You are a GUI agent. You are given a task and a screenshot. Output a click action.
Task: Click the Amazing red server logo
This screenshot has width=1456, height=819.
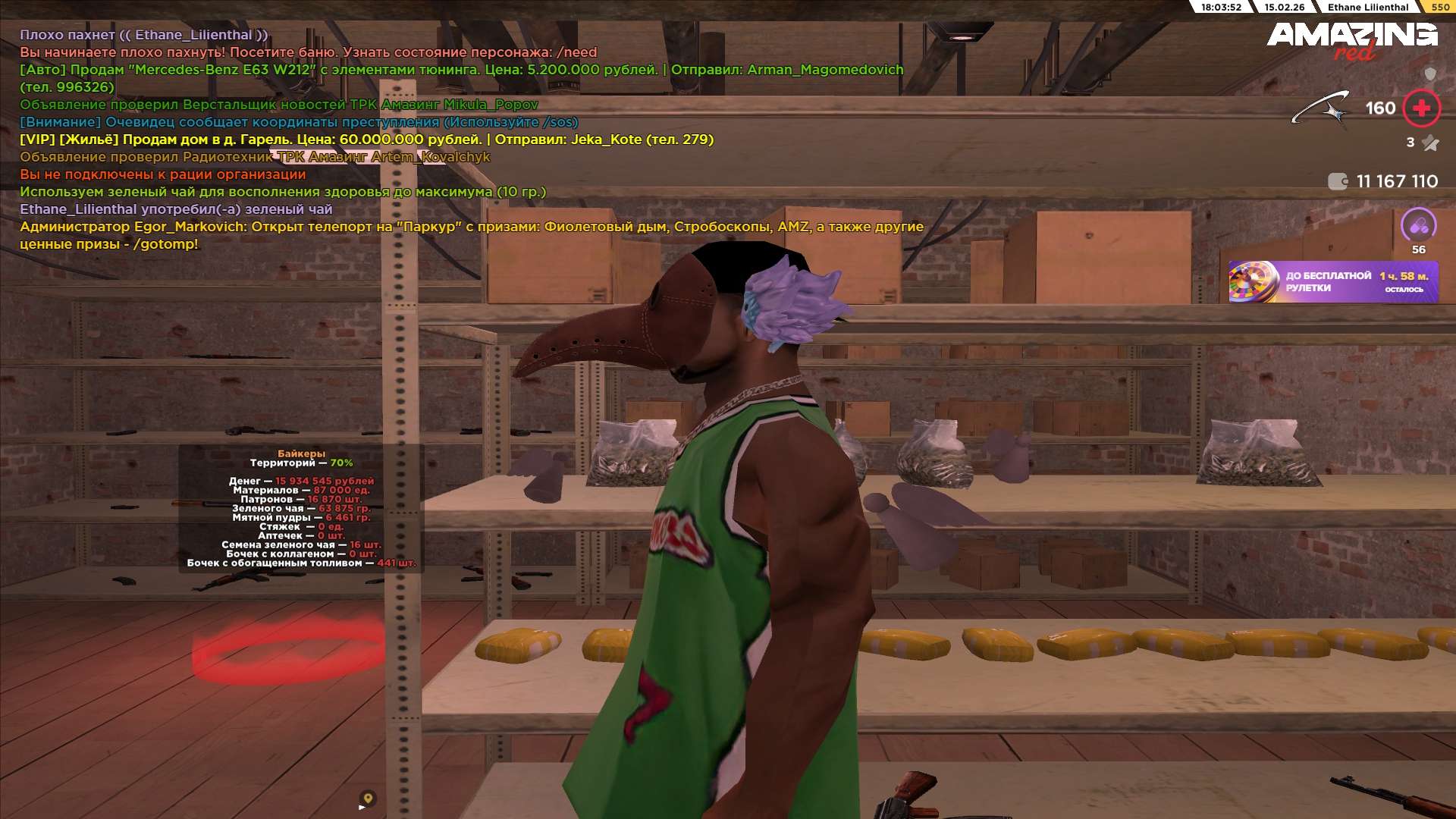1351,40
